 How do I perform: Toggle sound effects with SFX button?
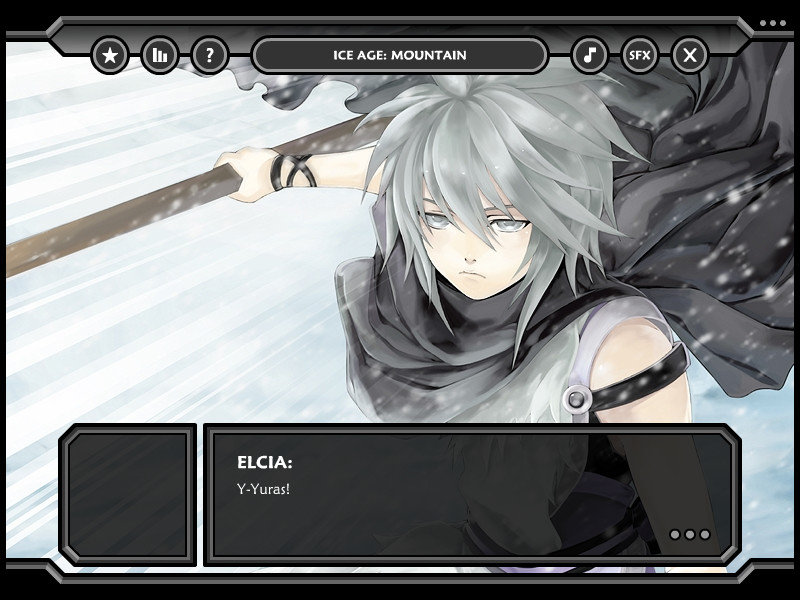(640, 55)
